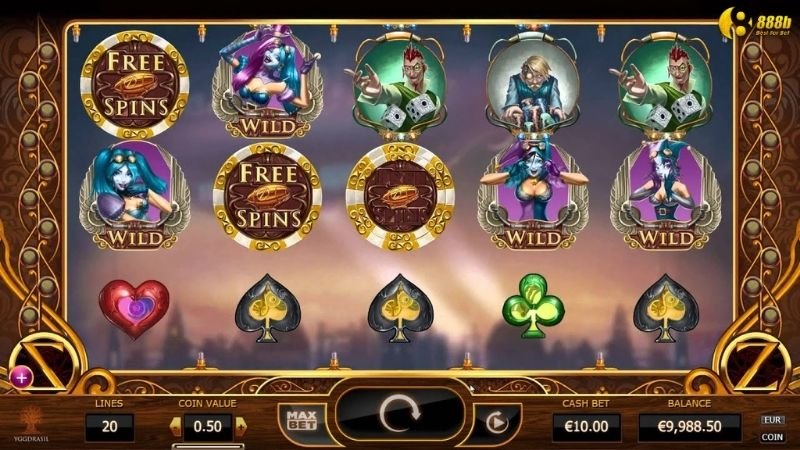Screen dimensions: 800x450
Task: Start autoplay with the small play button
Action: (x=491, y=421)
